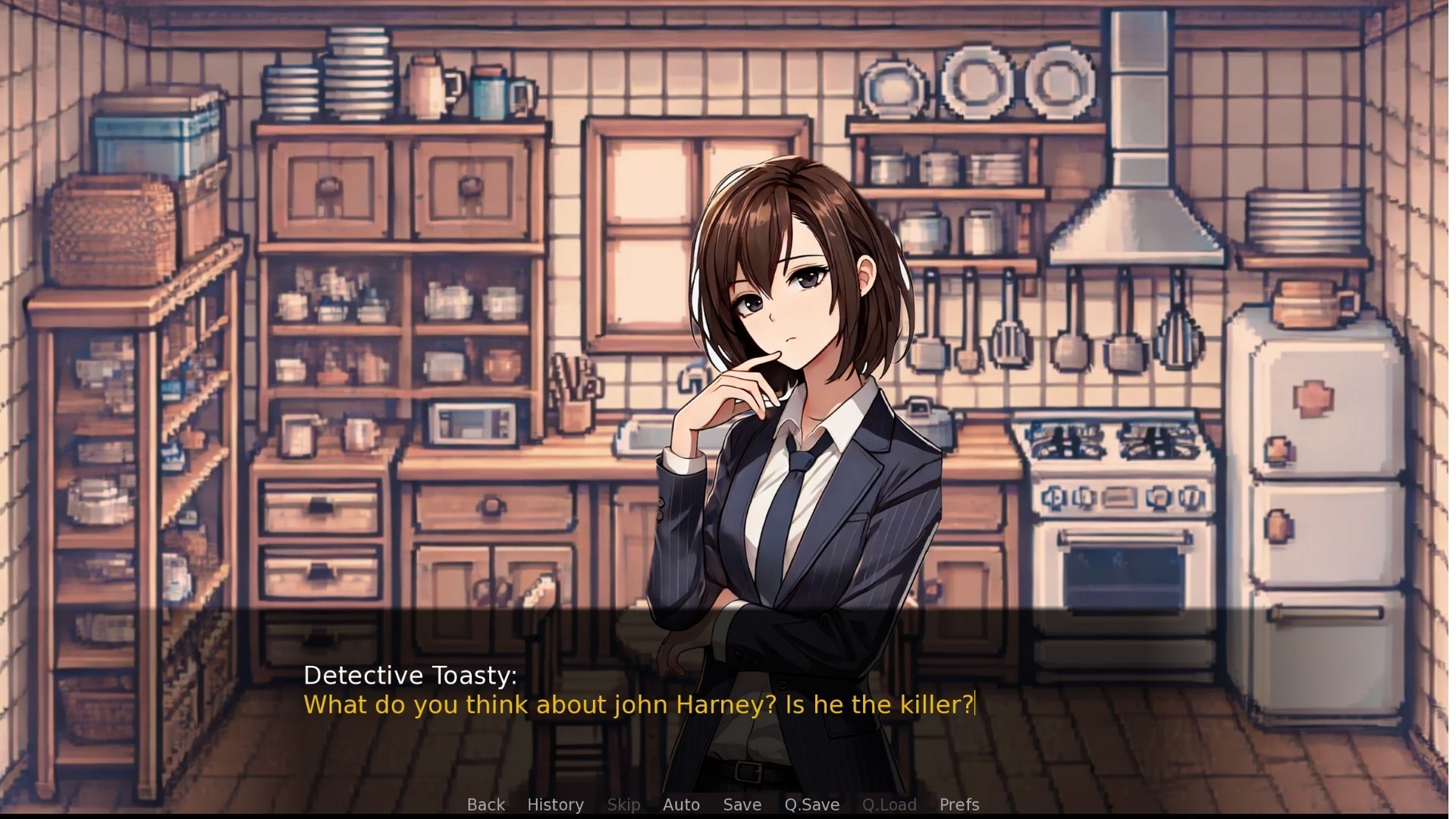
Task: Open the Prefs settings menu
Action: tap(959, 805)
